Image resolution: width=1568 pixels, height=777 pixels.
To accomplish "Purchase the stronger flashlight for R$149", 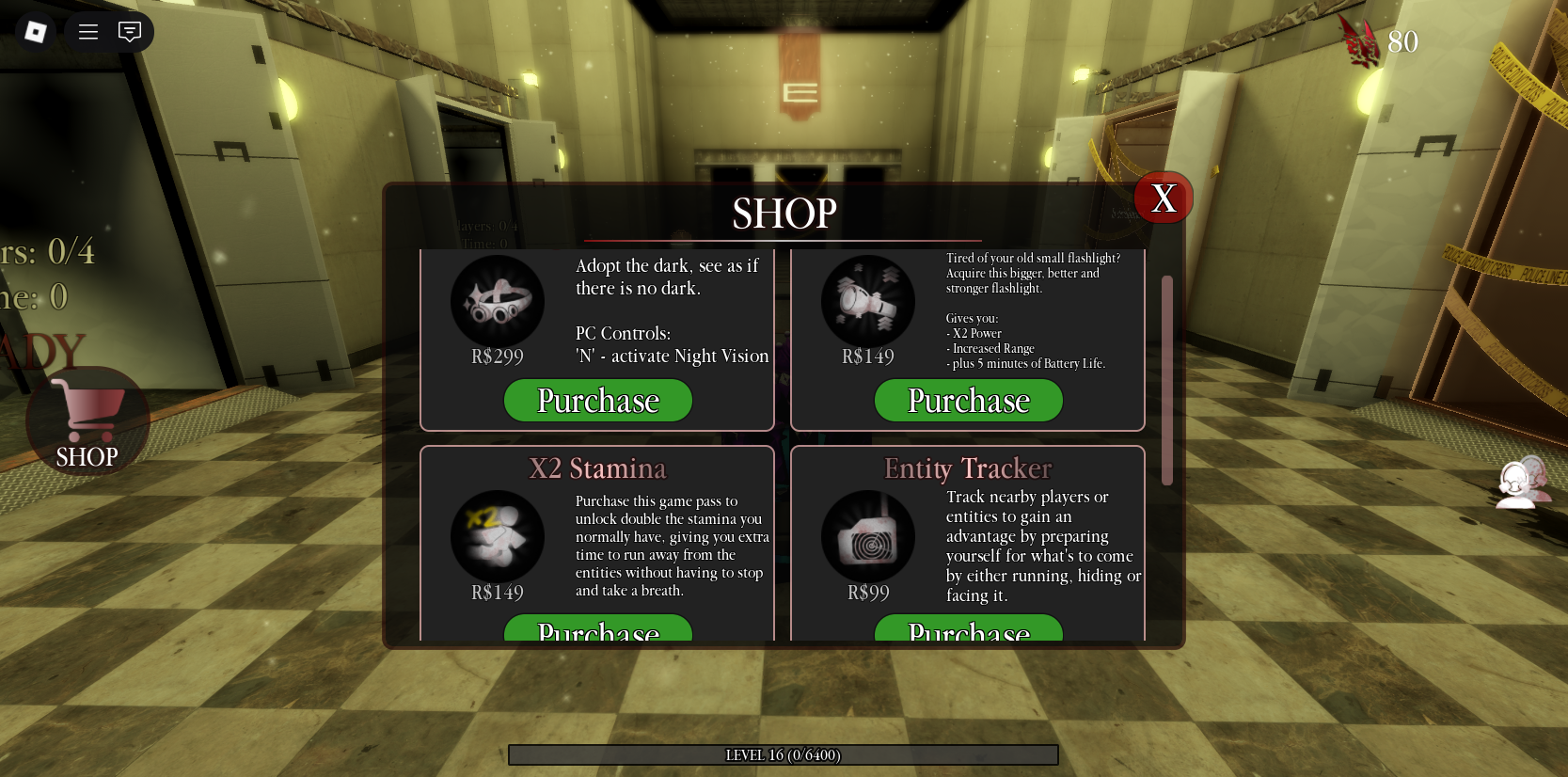I will pos(969,400).
